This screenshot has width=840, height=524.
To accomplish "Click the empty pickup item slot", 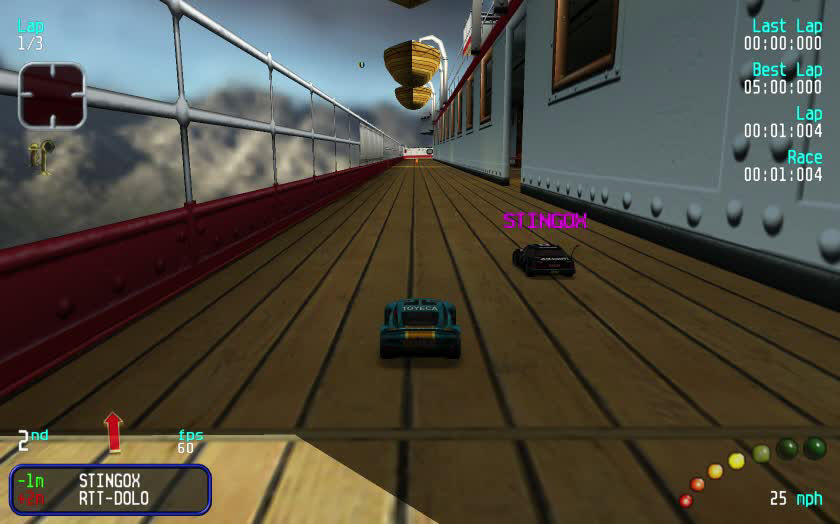I will [52, 96].
